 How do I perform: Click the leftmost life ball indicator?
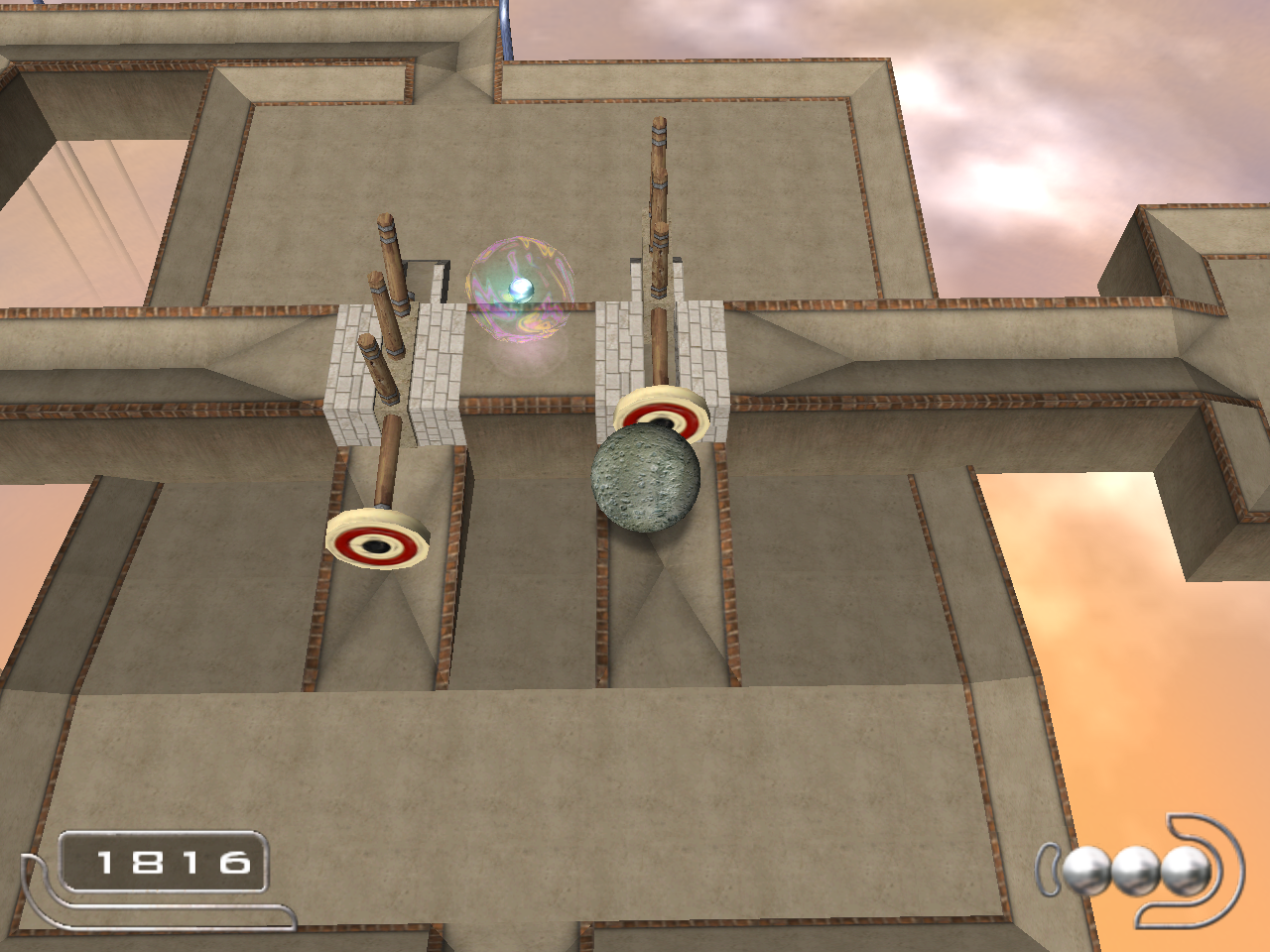(x=1086, y=873)
